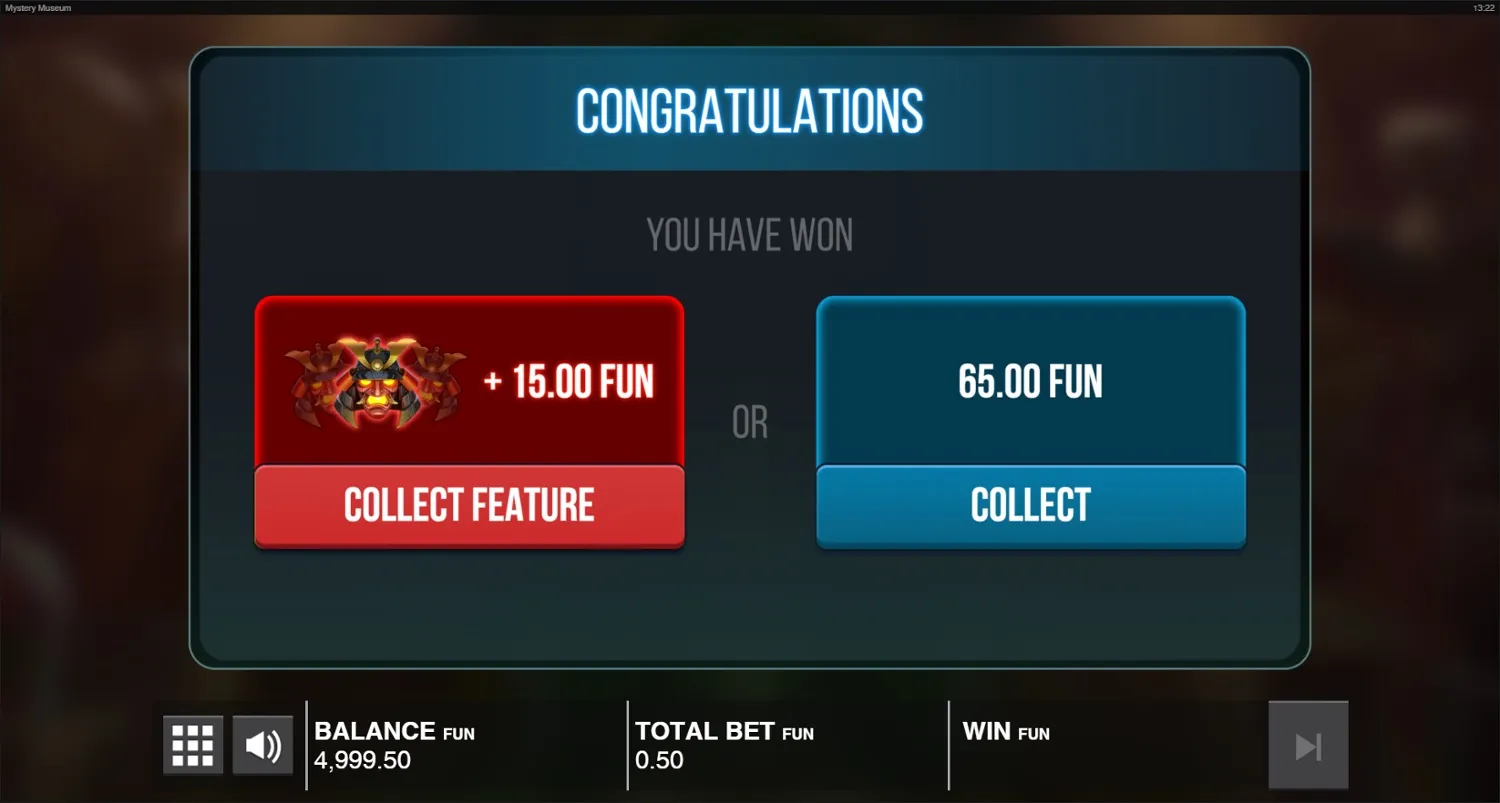The image size is (1500, 803).
Task: Click the skip forward icon bottom right
Action: [1308, 744]
